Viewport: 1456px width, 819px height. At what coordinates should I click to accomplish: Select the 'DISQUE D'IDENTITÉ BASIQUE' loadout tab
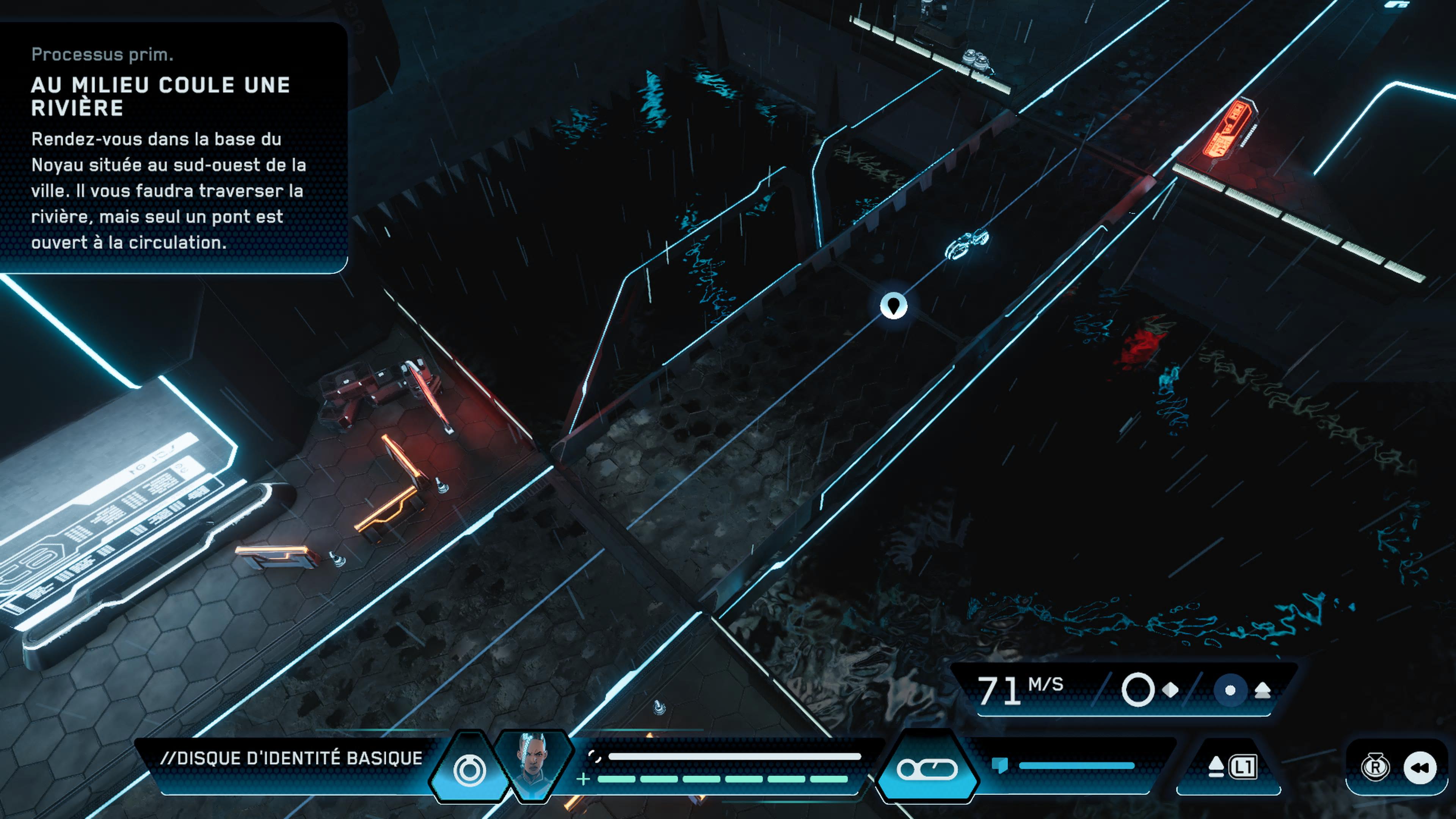coord(298,759)
